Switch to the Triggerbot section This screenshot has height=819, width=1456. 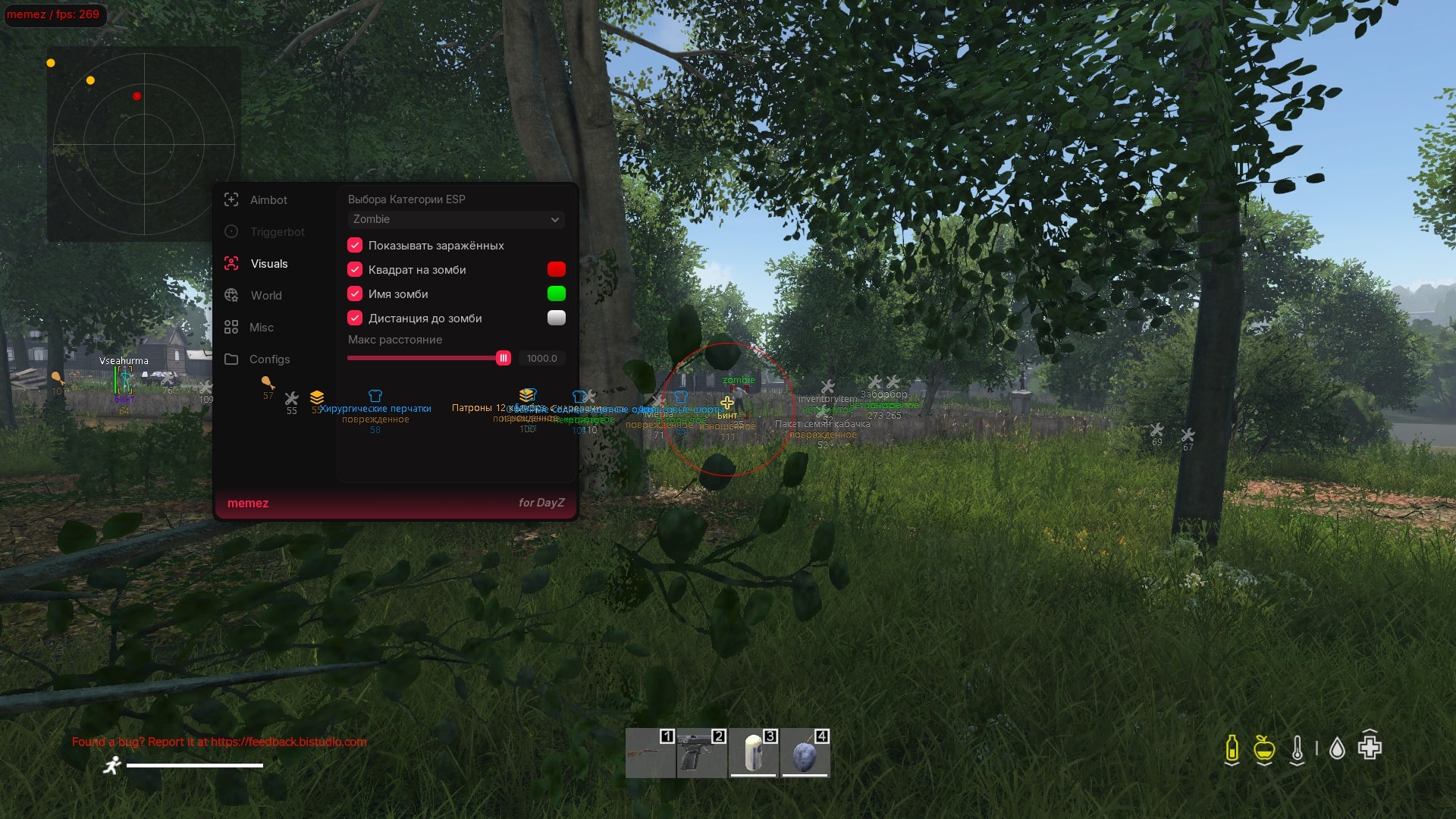point(276,232)
